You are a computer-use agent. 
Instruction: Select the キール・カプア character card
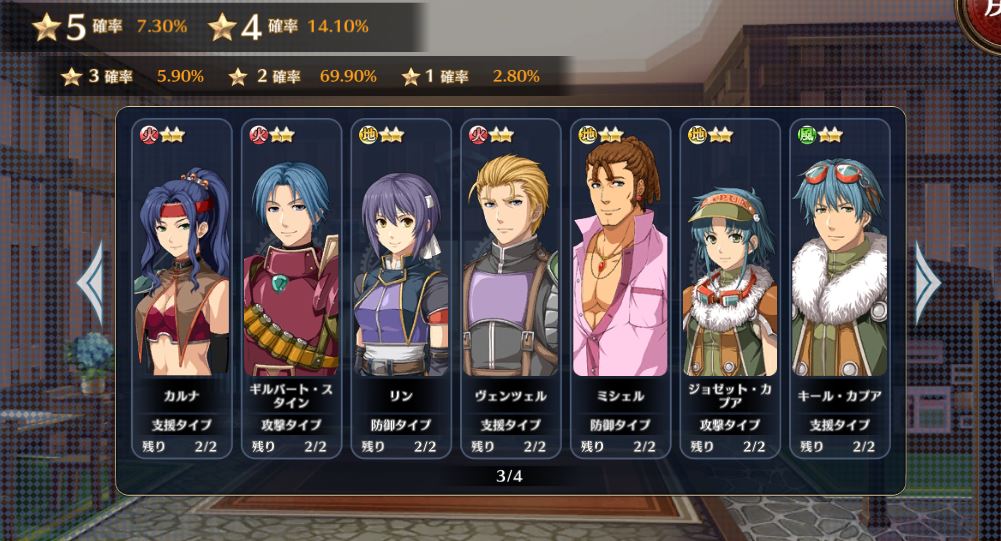coord(839,288)
